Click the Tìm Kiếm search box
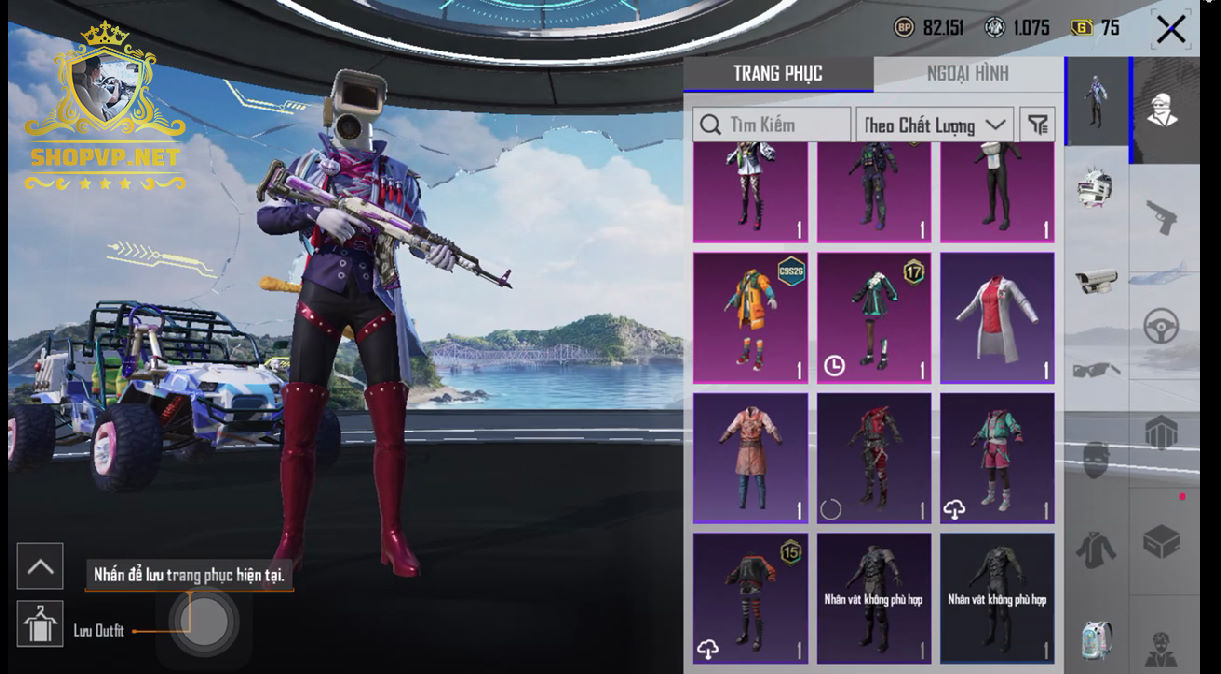 771,125
